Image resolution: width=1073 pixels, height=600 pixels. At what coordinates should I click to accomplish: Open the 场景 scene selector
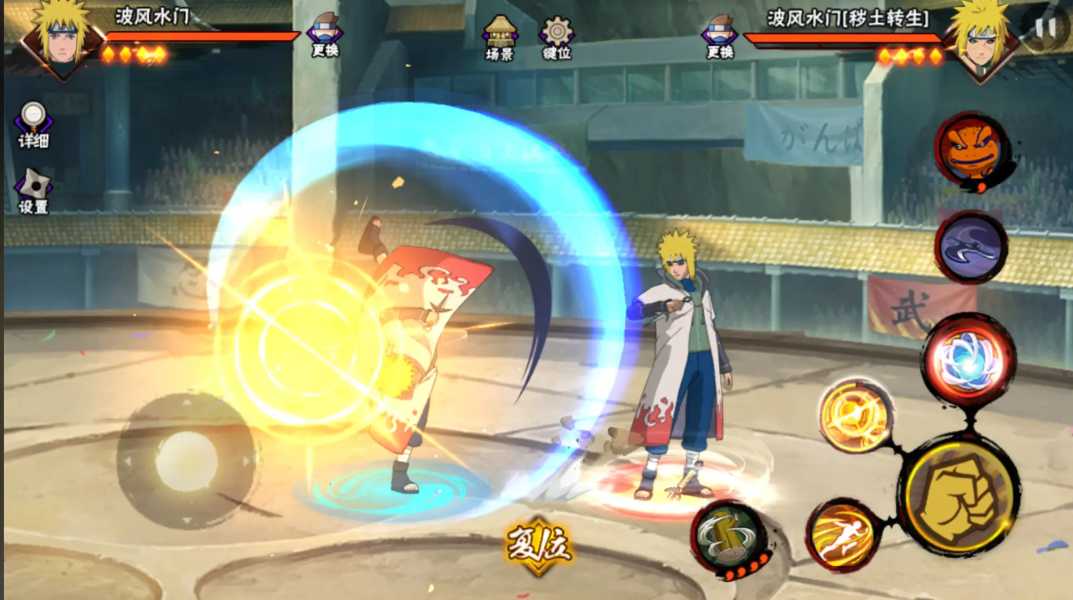pyautogui.click(x=499, y=38)
